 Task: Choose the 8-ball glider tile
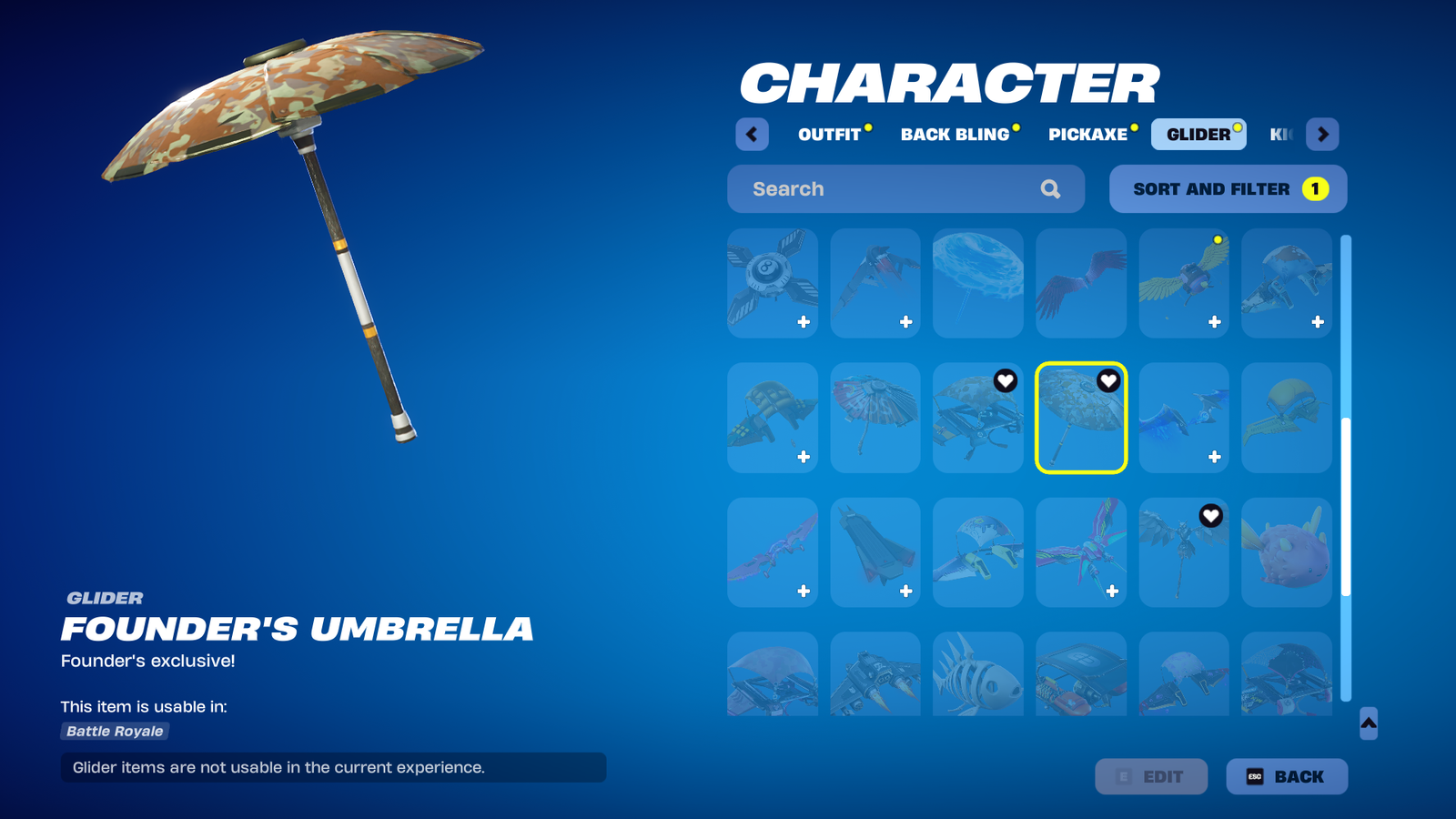coord(772,283)
